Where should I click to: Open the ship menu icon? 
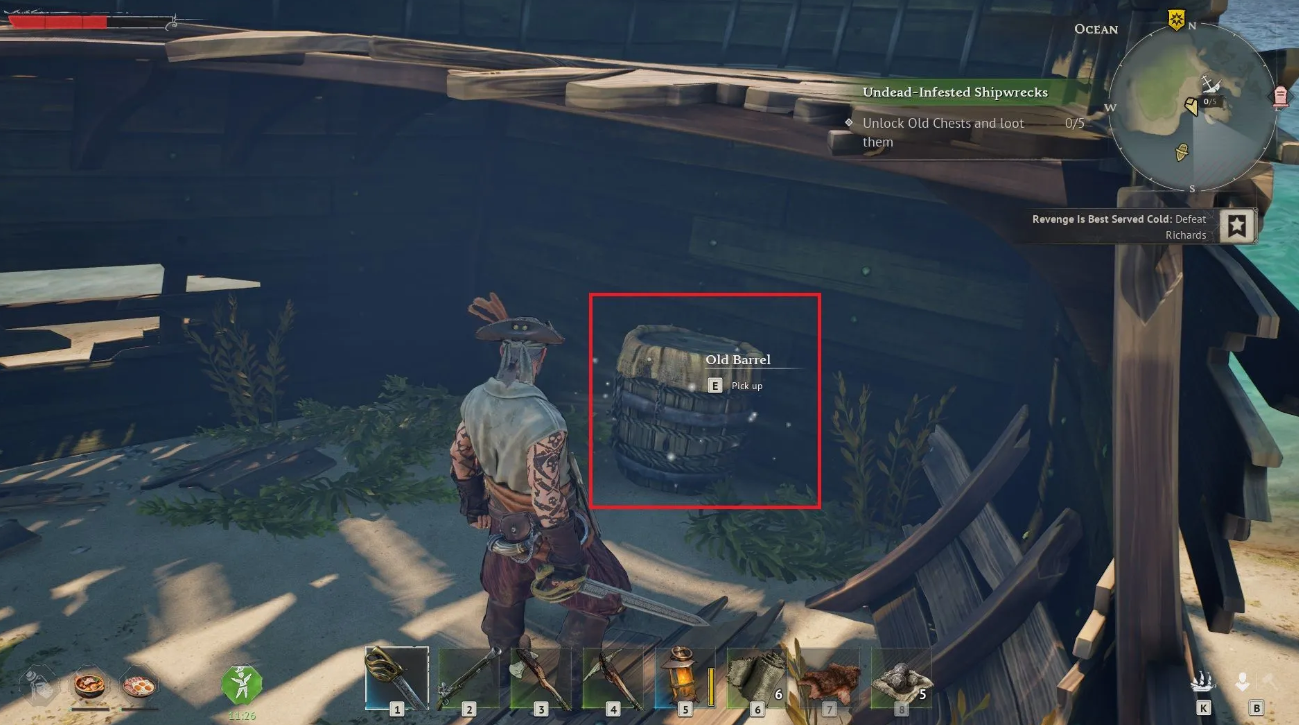pos(1202,682)
